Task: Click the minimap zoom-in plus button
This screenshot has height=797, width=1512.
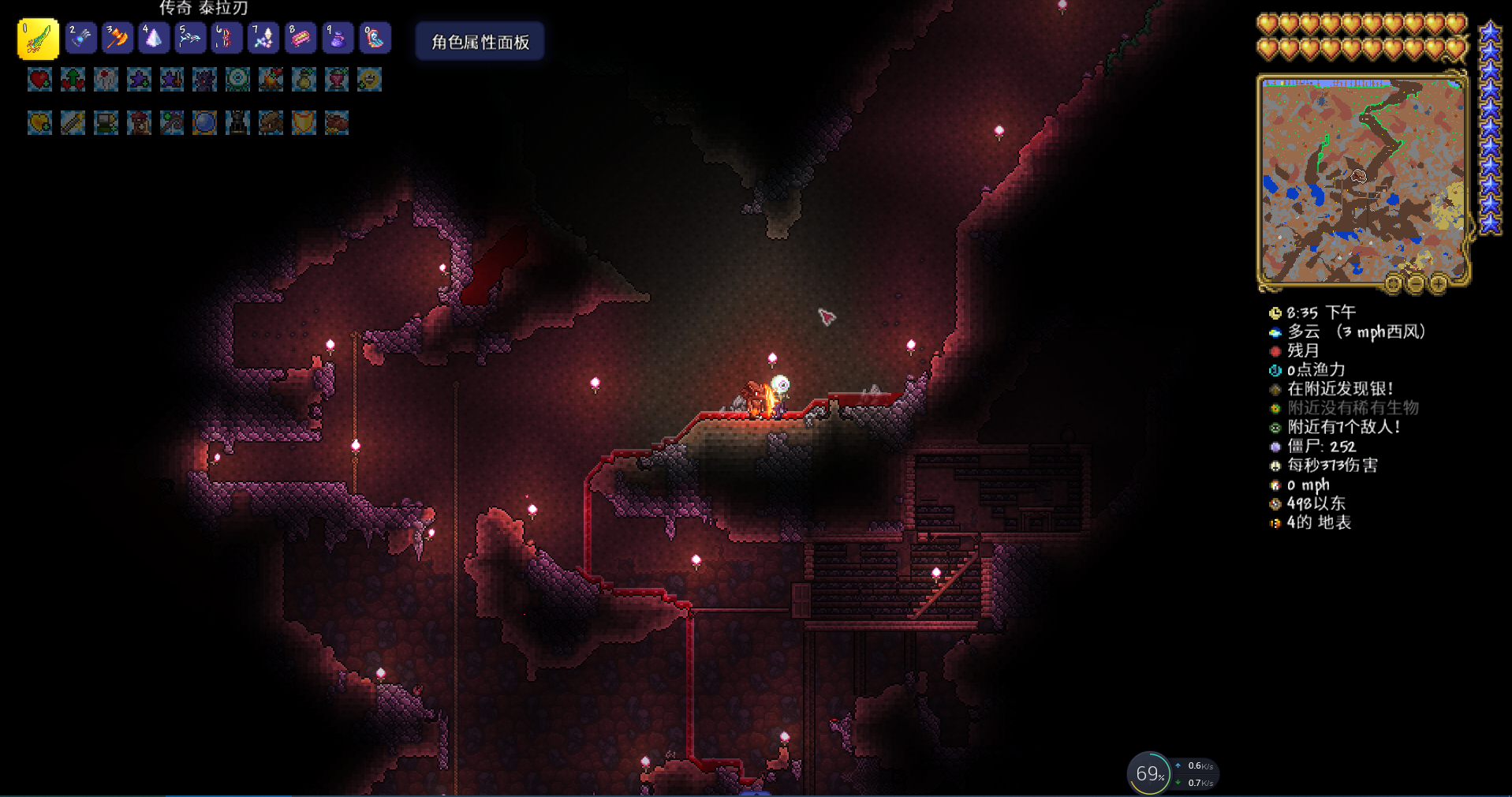Action: tap(1438, 283)
